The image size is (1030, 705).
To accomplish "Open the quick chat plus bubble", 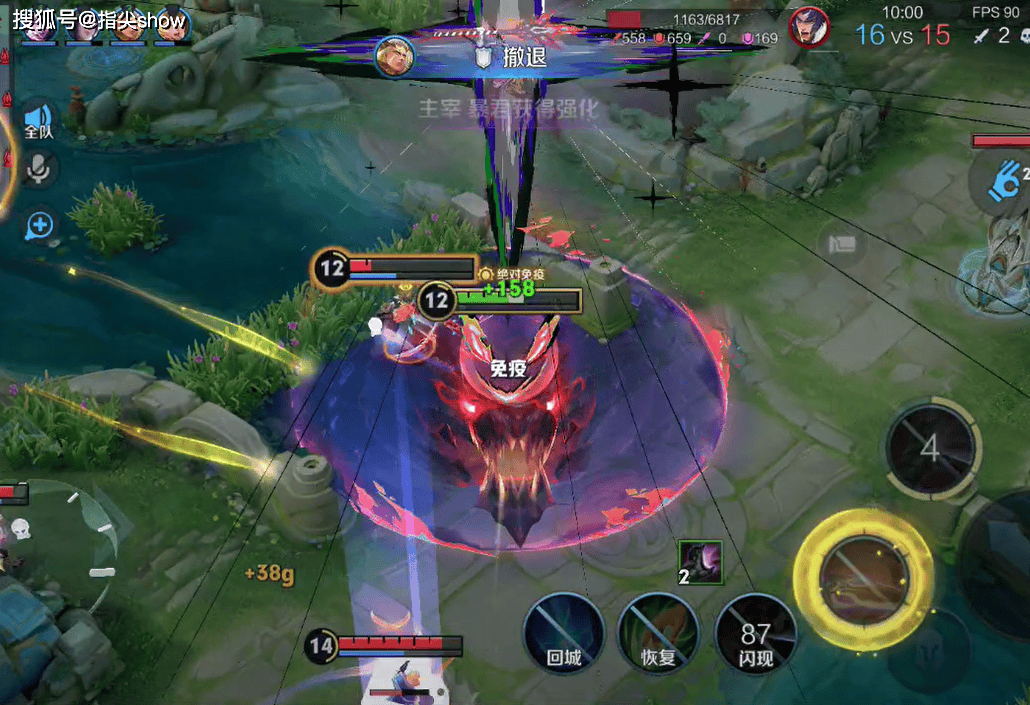I will click(39, 225).
